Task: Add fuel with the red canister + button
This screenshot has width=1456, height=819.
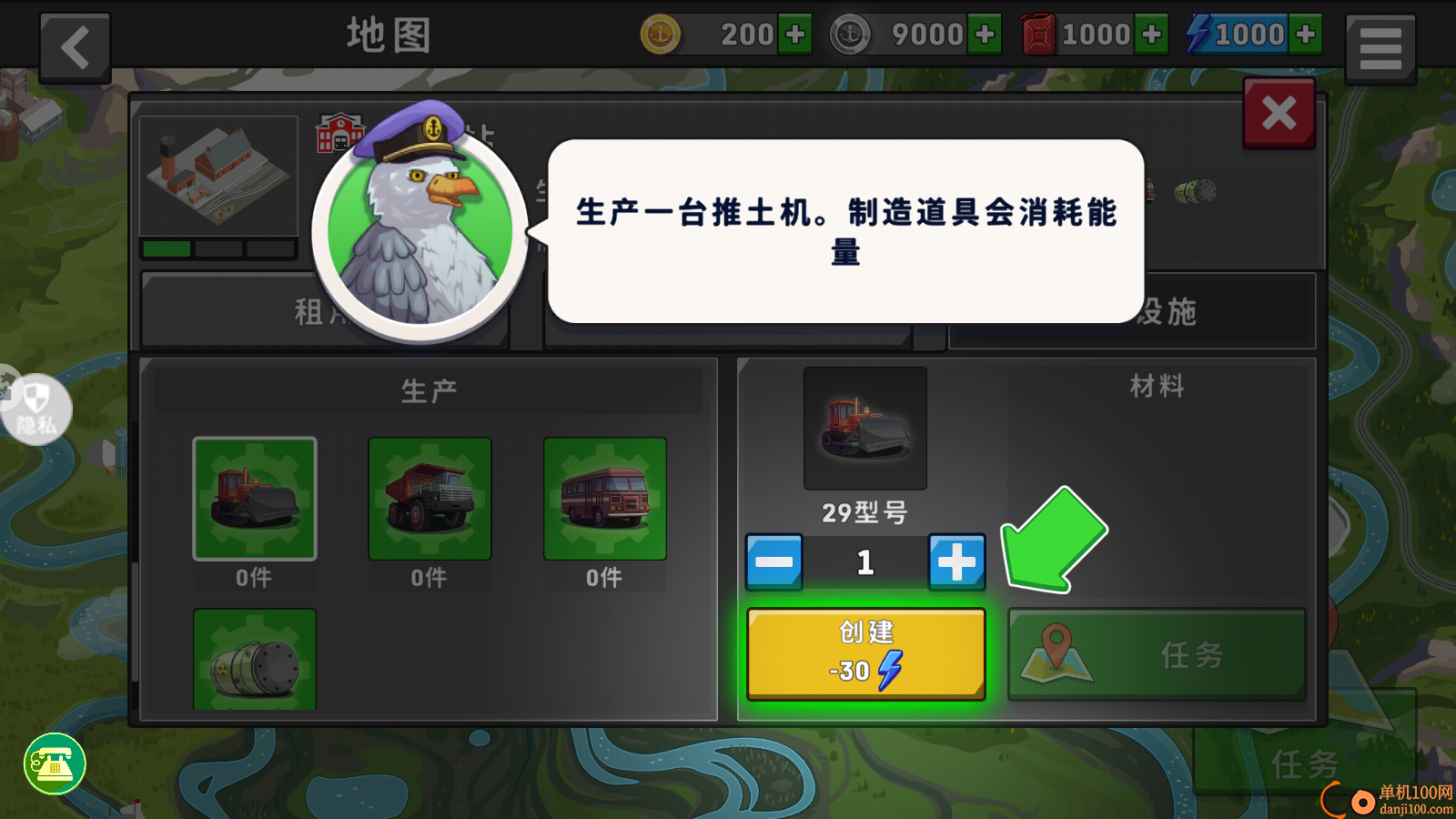Action: (x=1154, y=33)
